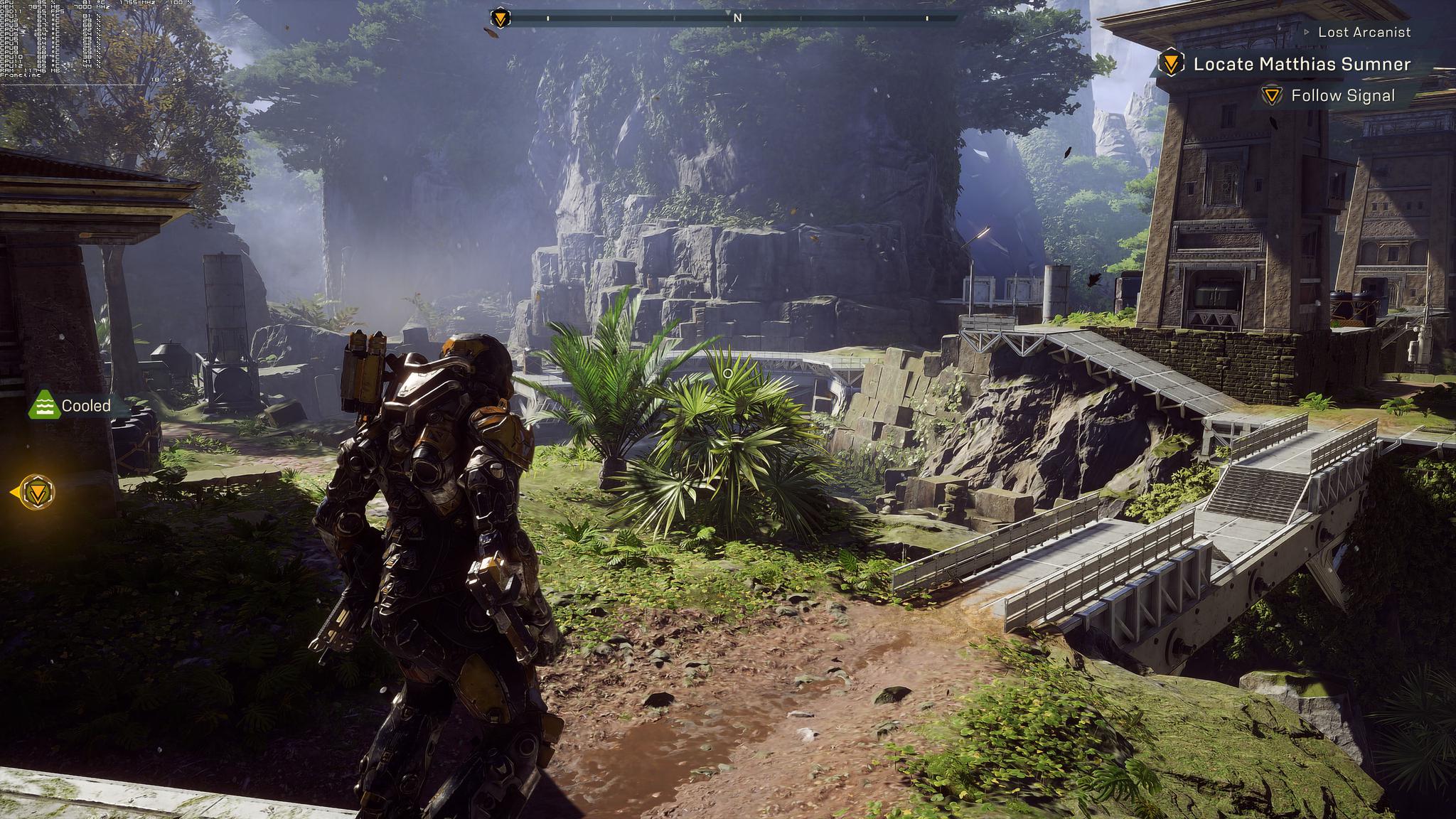Click the Lost Arcanist mission title

[x=1364, y=32]
